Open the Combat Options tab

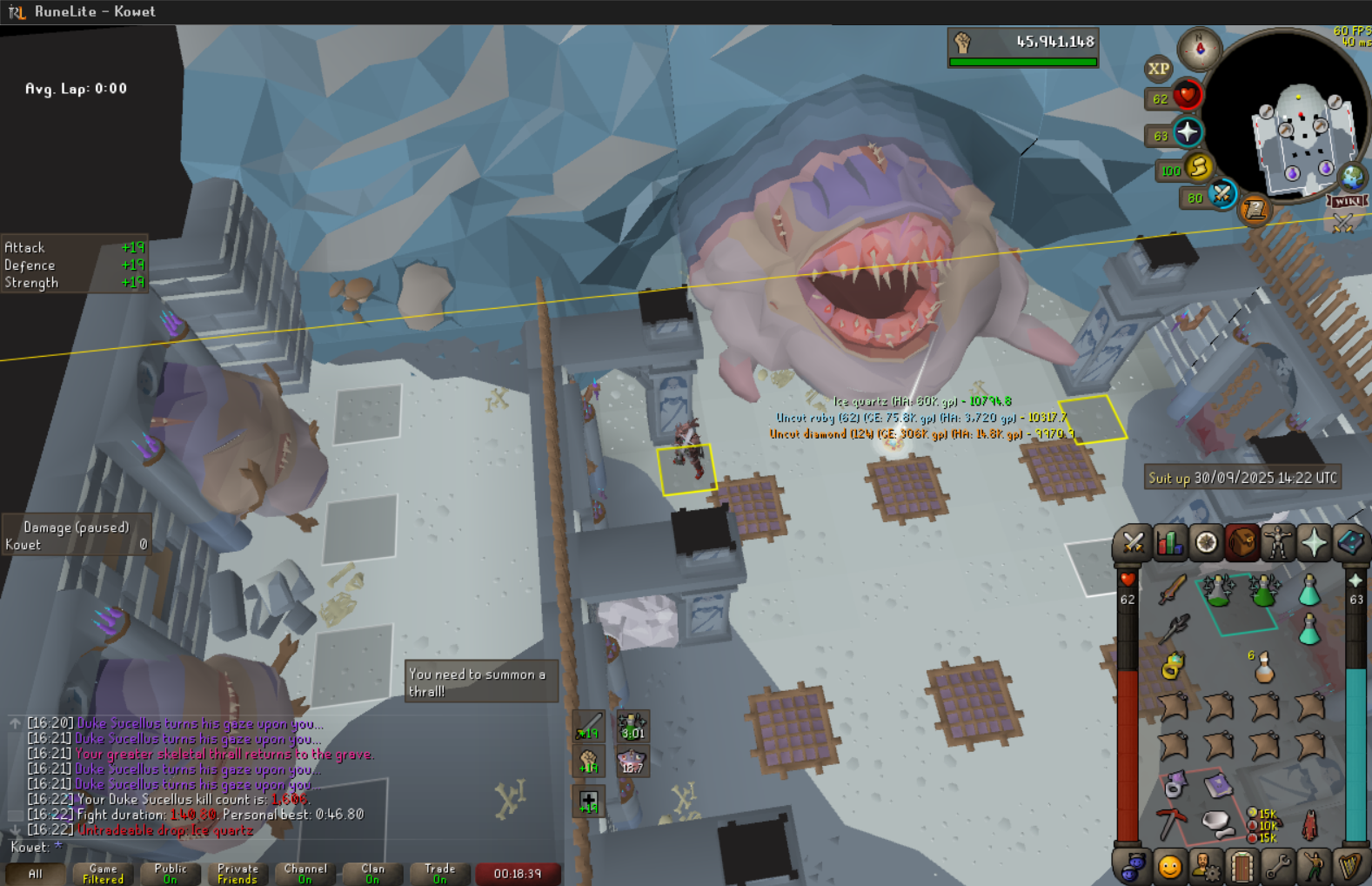pos(1133,543)
